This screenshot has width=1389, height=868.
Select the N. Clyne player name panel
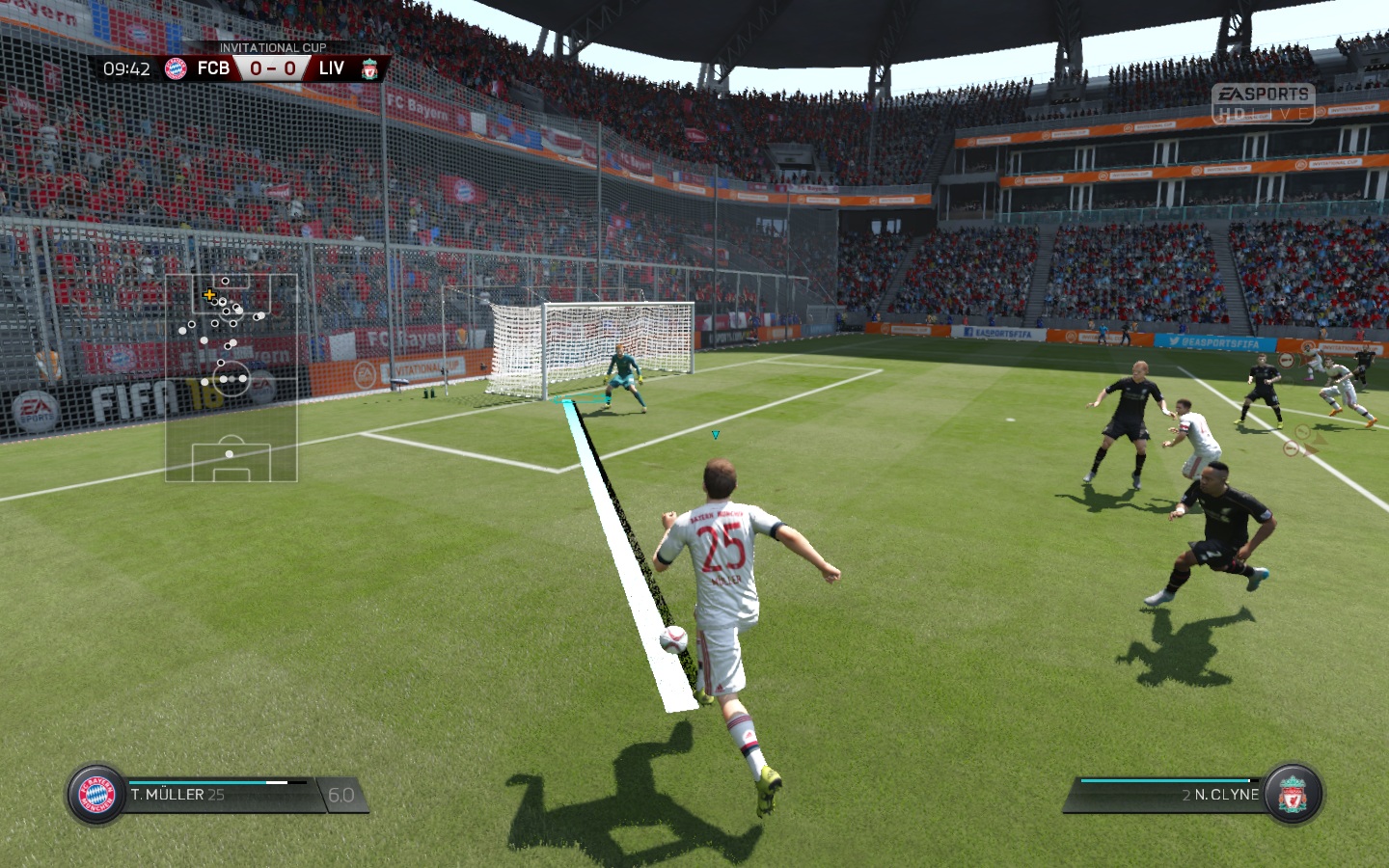1220,795
